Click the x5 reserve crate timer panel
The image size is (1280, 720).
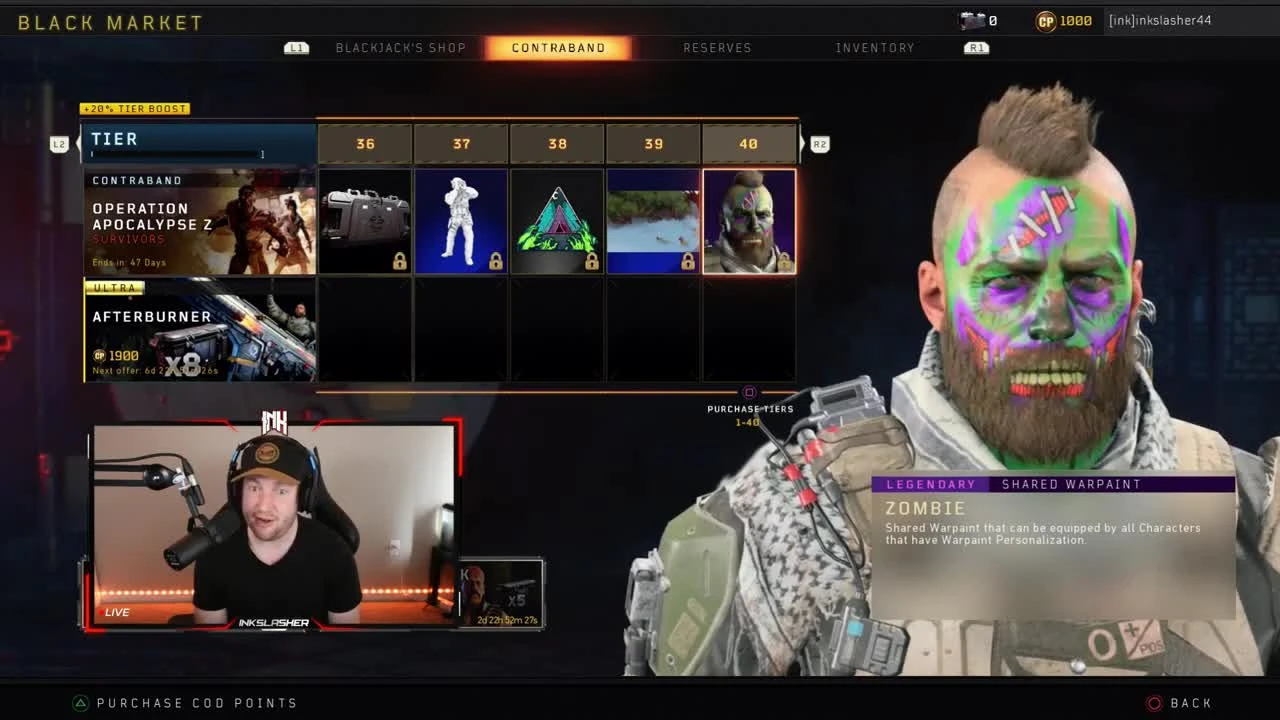pos(502,592)
